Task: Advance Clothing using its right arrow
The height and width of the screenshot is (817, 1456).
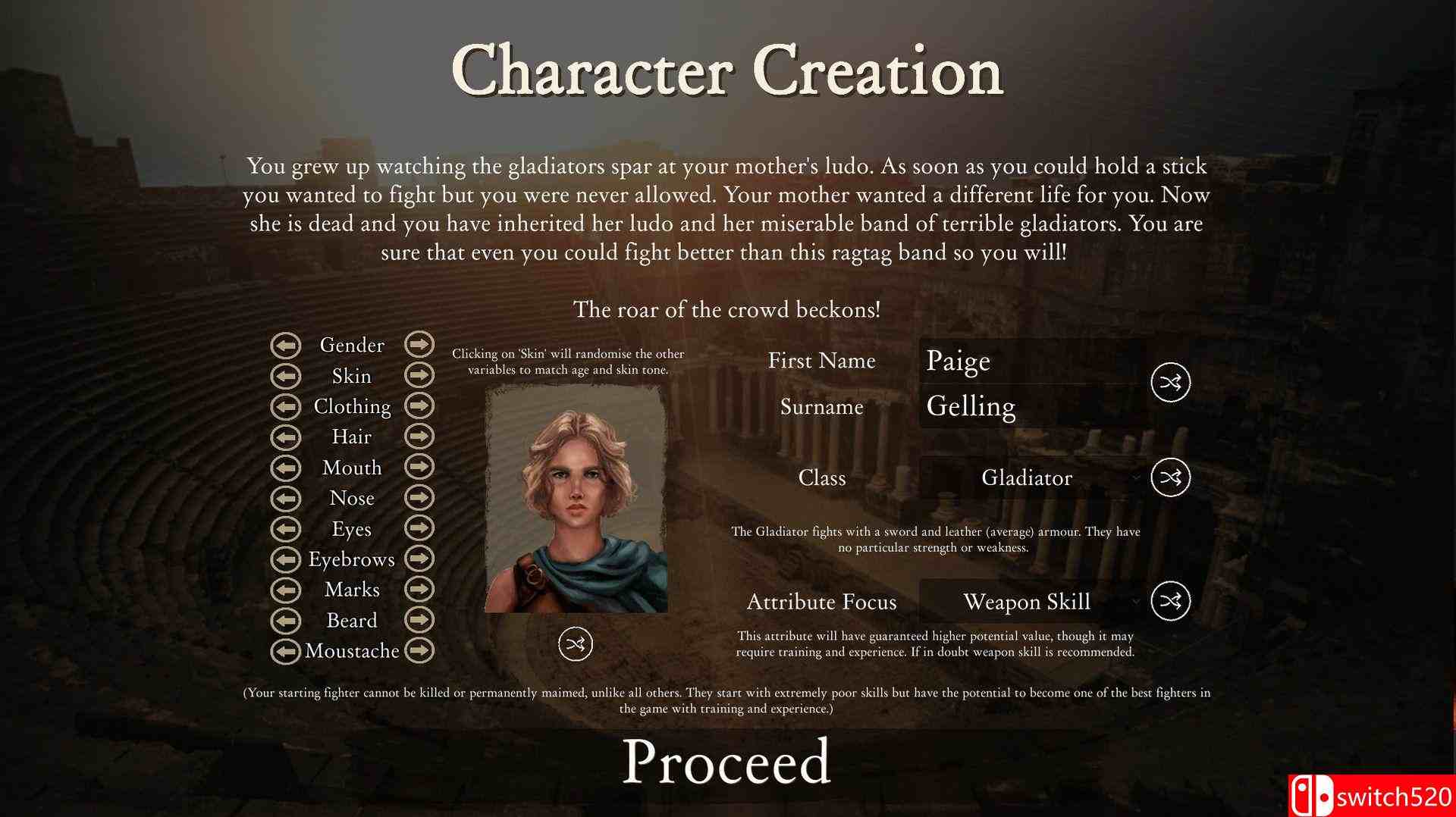Action: pyautogui.click(x=419, y=406)
